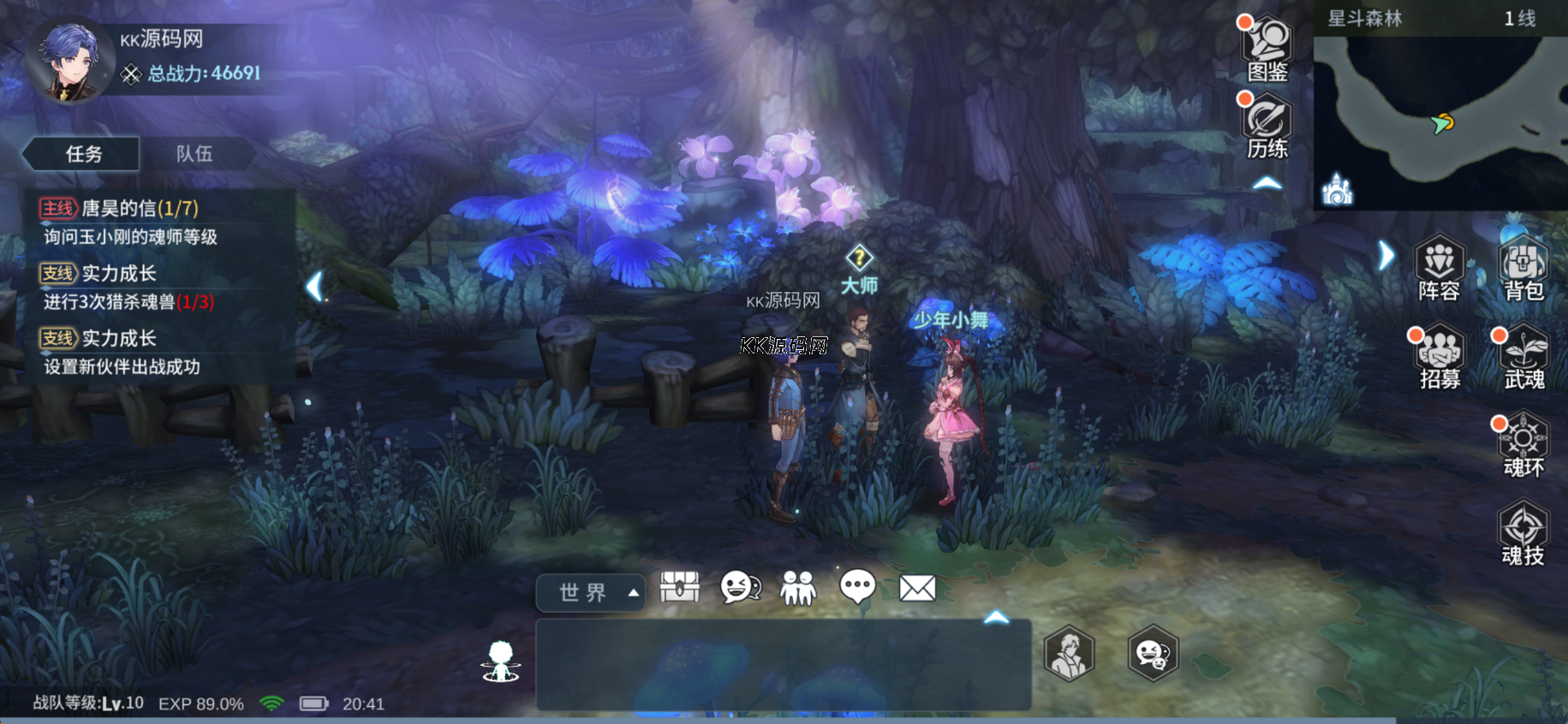
Task: Open the speech bubble chat icon
Action: pyautogui.click(x=857, y=588)
